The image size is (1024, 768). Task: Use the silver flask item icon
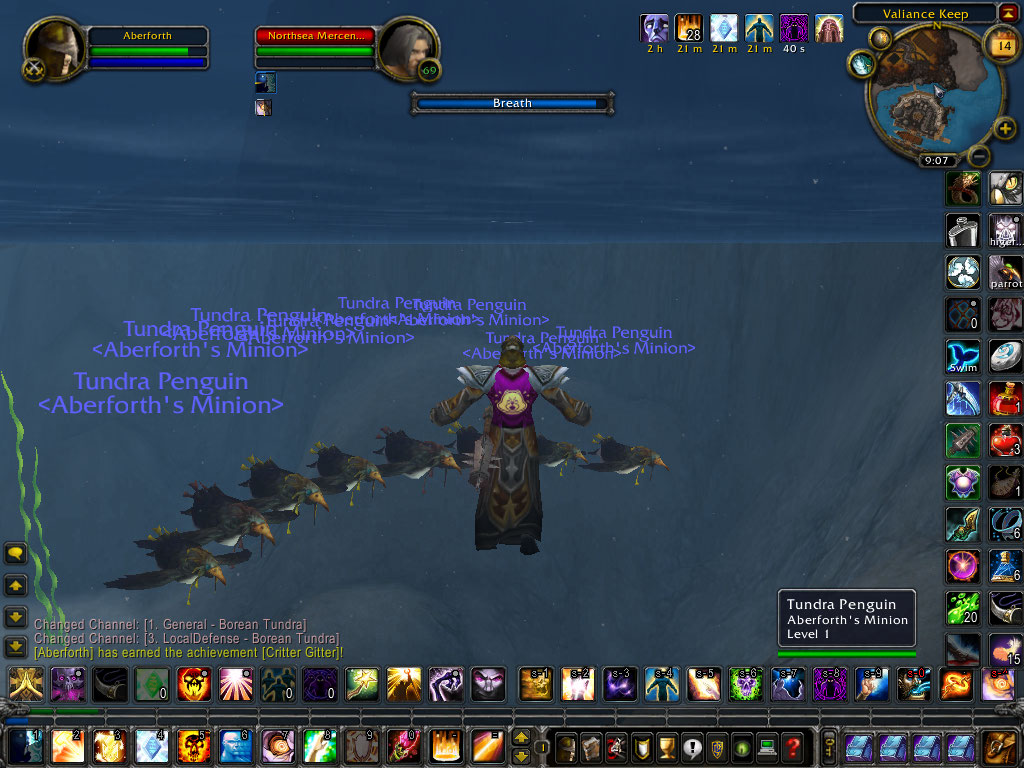pyautogui.click(x=963, y=230)
